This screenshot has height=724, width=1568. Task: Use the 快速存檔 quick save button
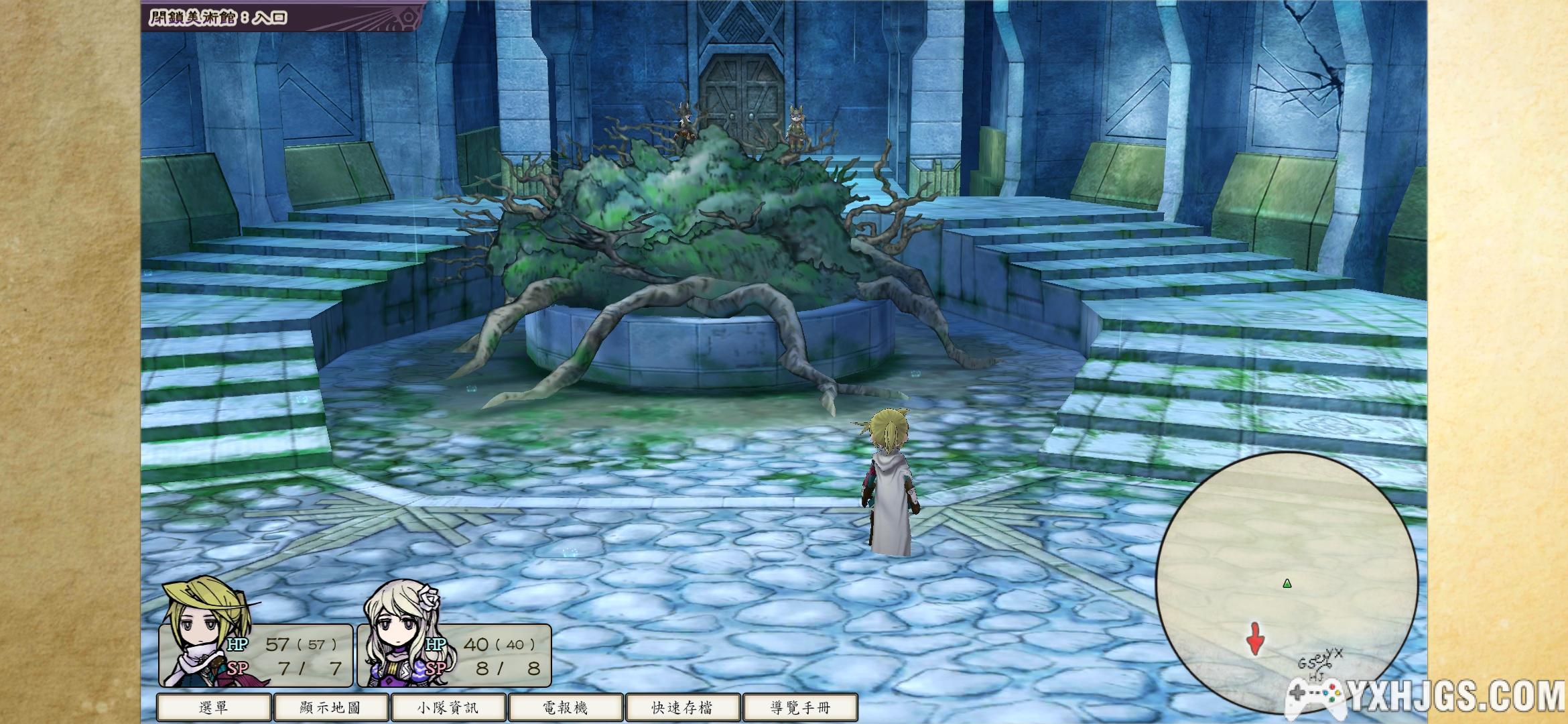pyautogui.click(x=682, y=708)
